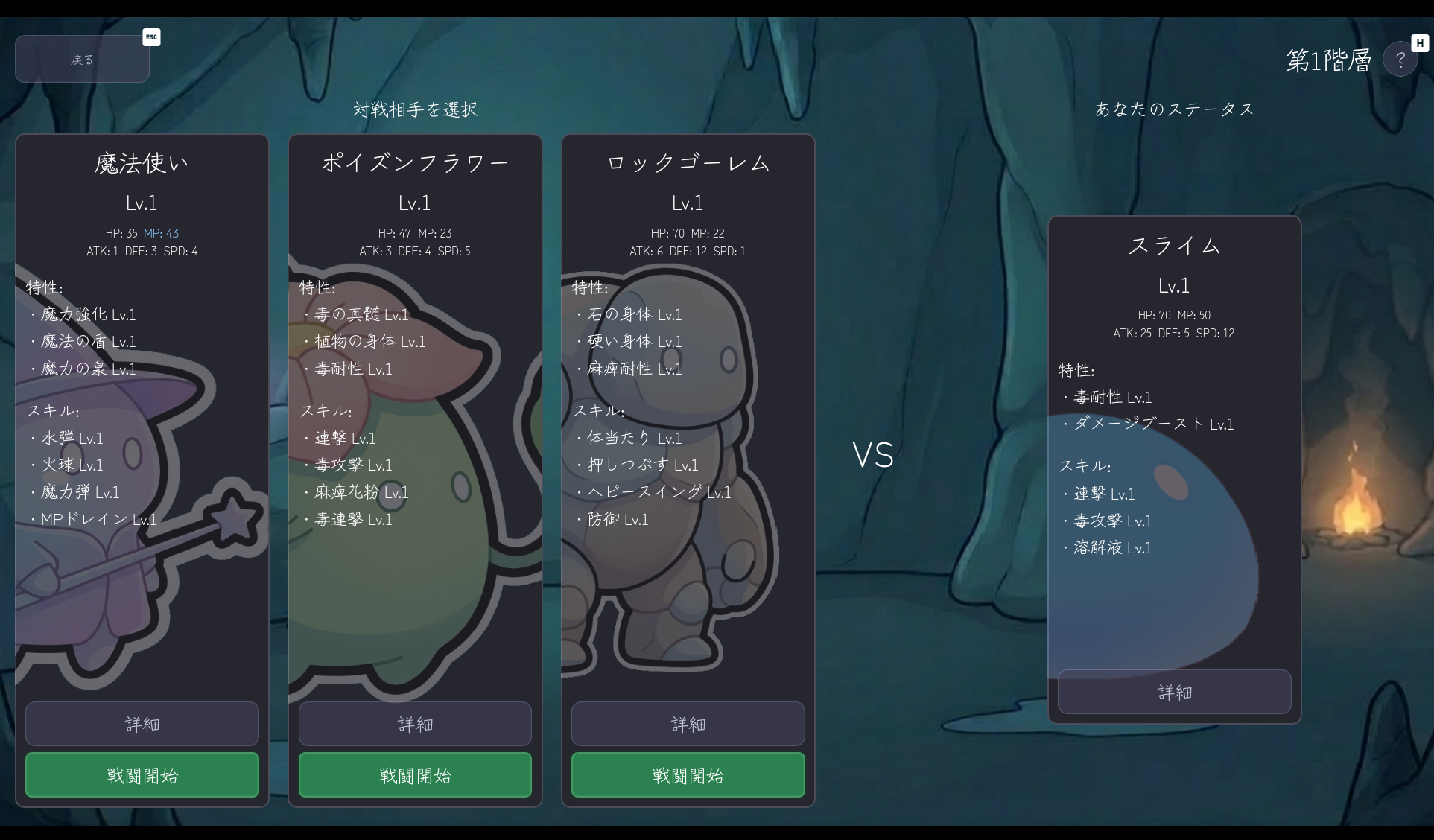Start battle against 魔法使い

pos(142,775)
